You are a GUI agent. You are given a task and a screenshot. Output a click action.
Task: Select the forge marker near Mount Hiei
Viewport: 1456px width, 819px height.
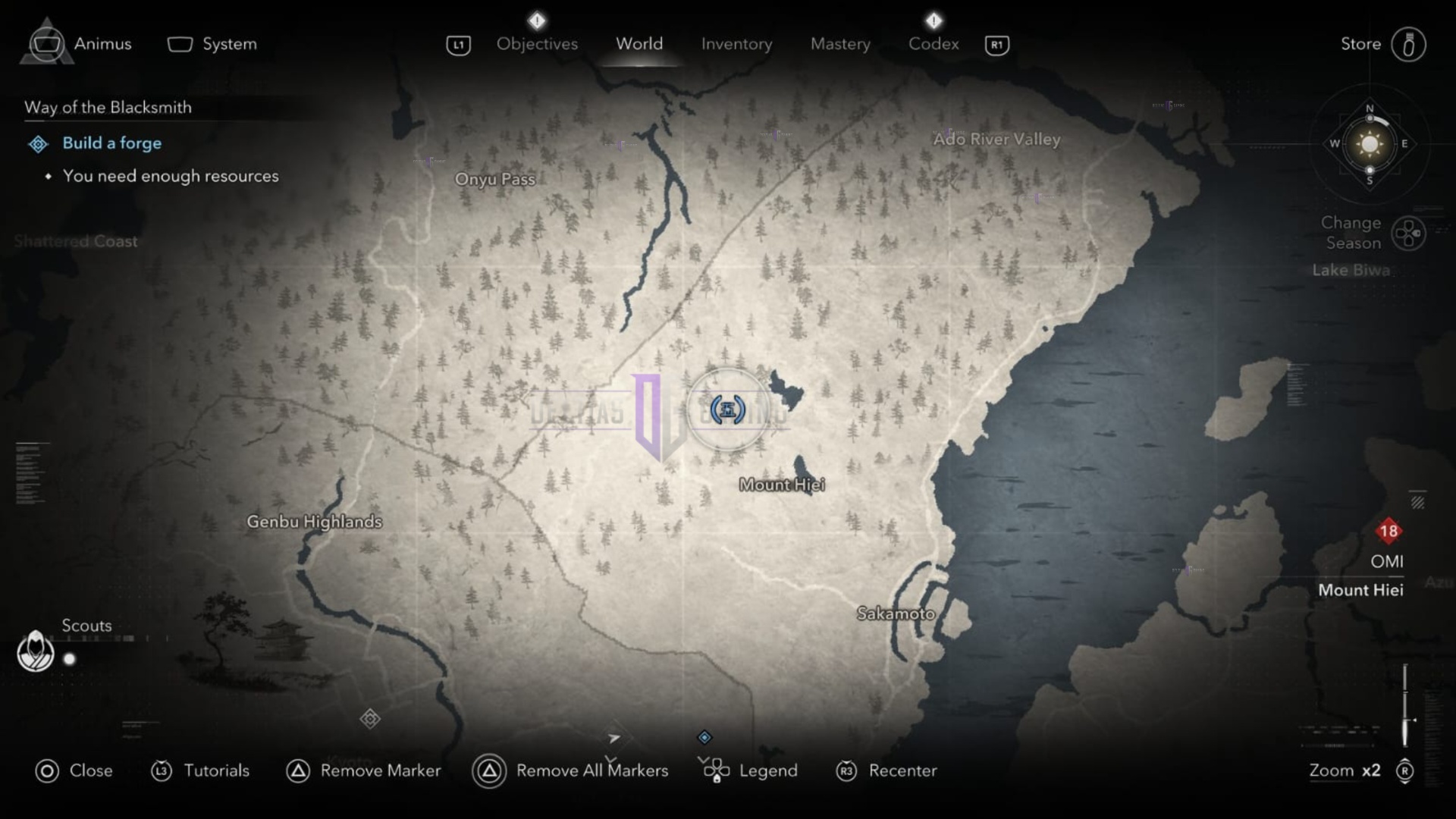726,409
